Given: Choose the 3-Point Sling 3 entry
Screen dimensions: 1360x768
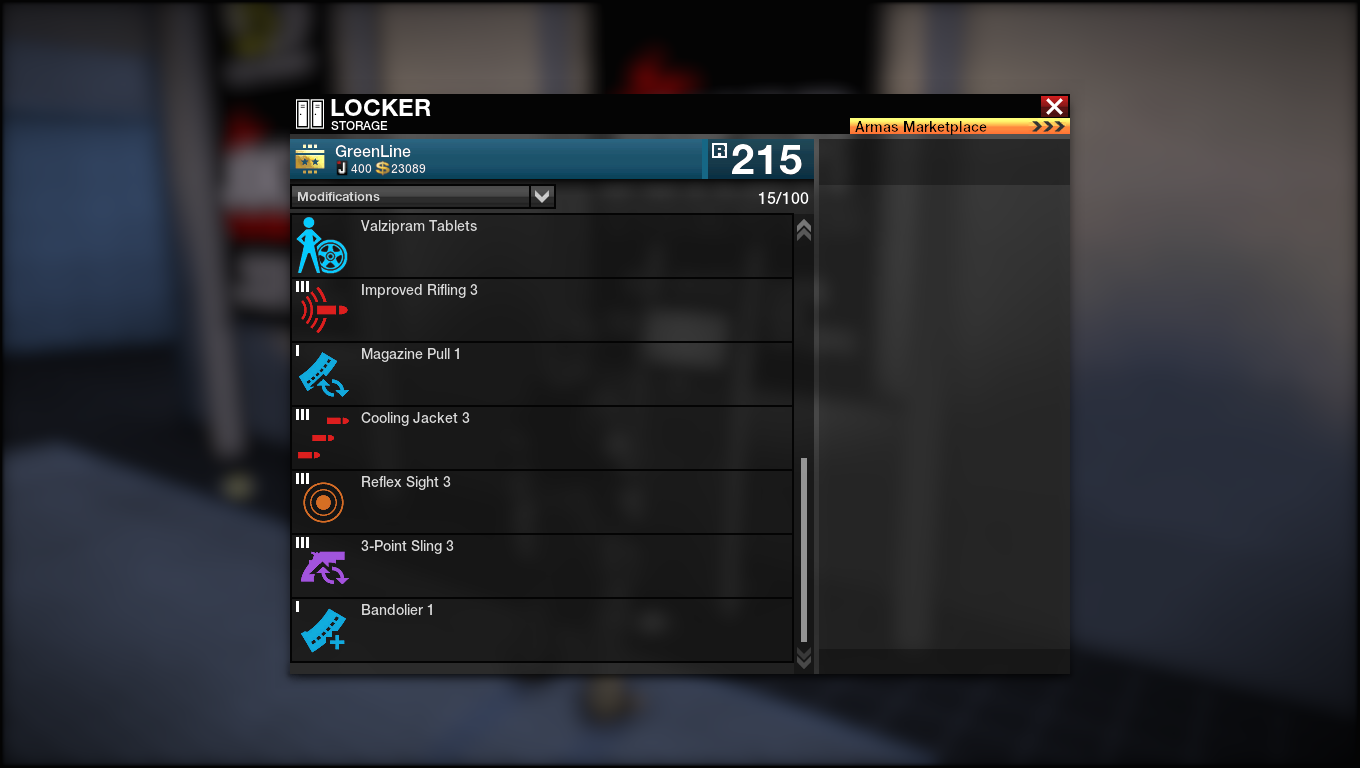Looking at the screenshot, I should 541,566.
